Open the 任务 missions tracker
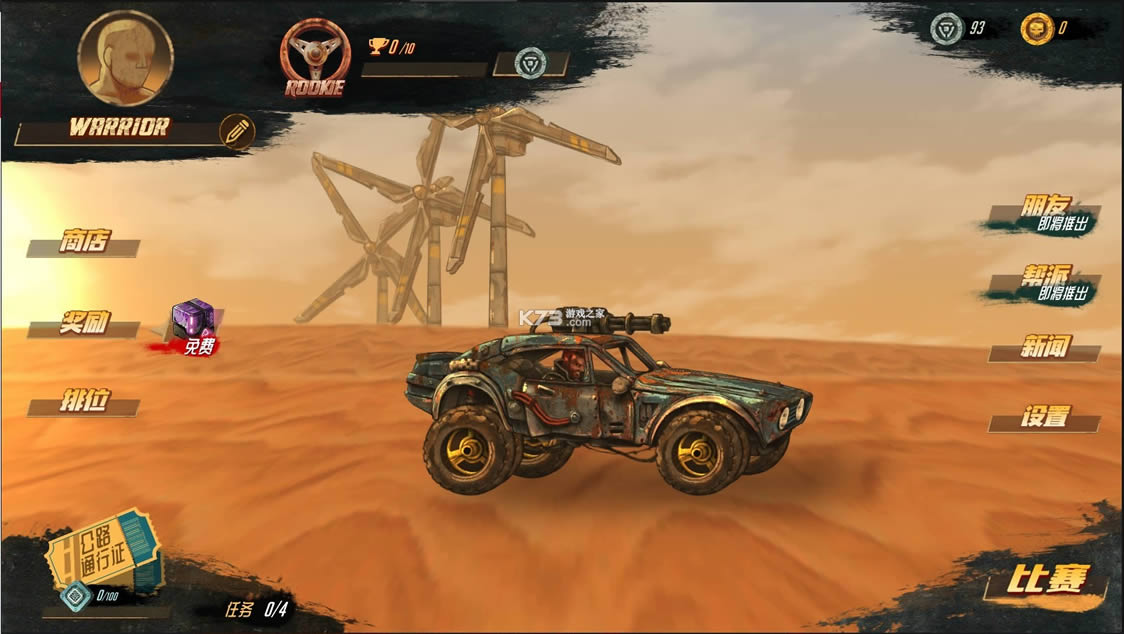1124x634 pixels. click(256, 609)
